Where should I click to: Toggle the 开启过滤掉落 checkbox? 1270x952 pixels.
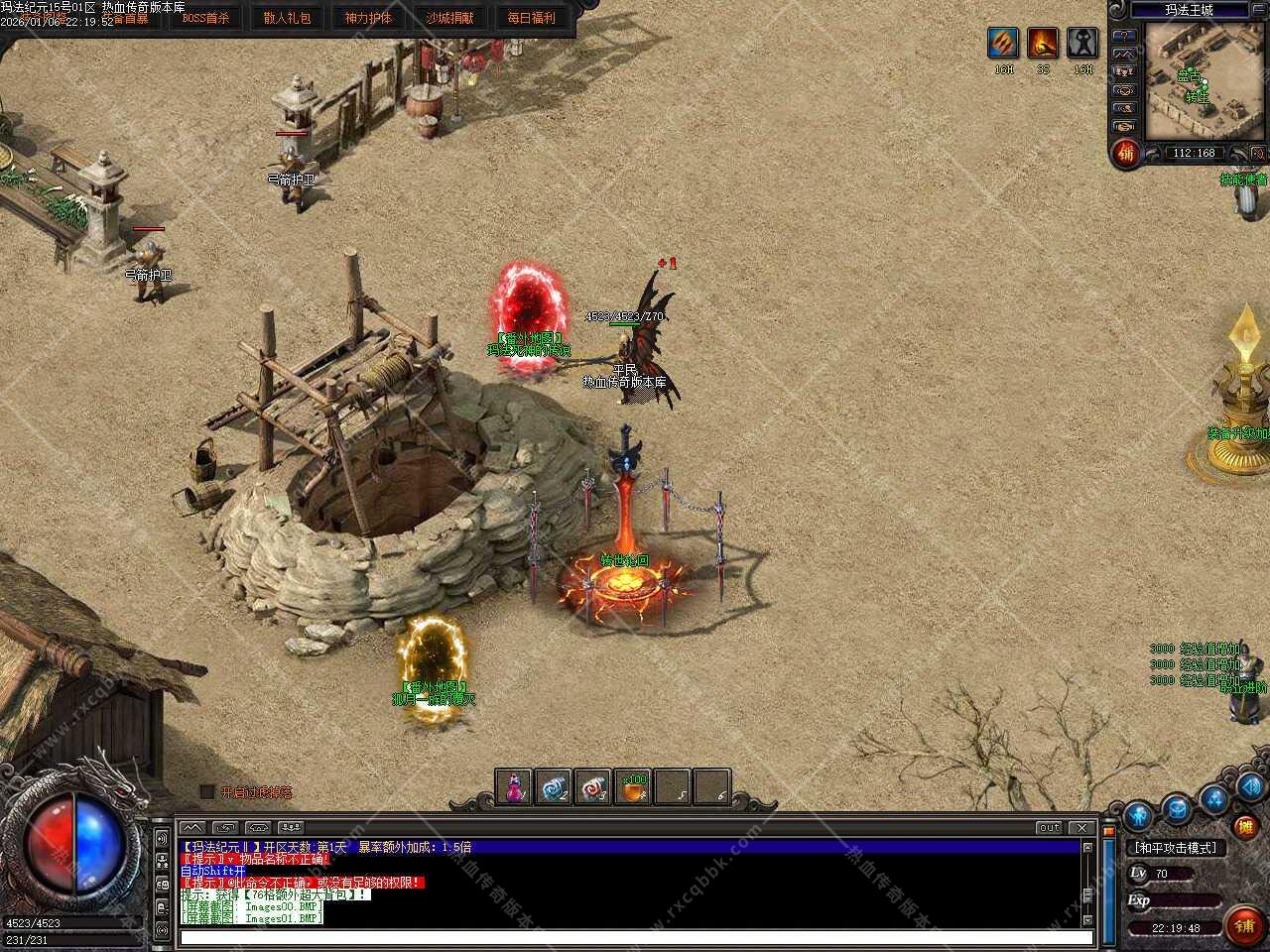[x=207, y=791]
